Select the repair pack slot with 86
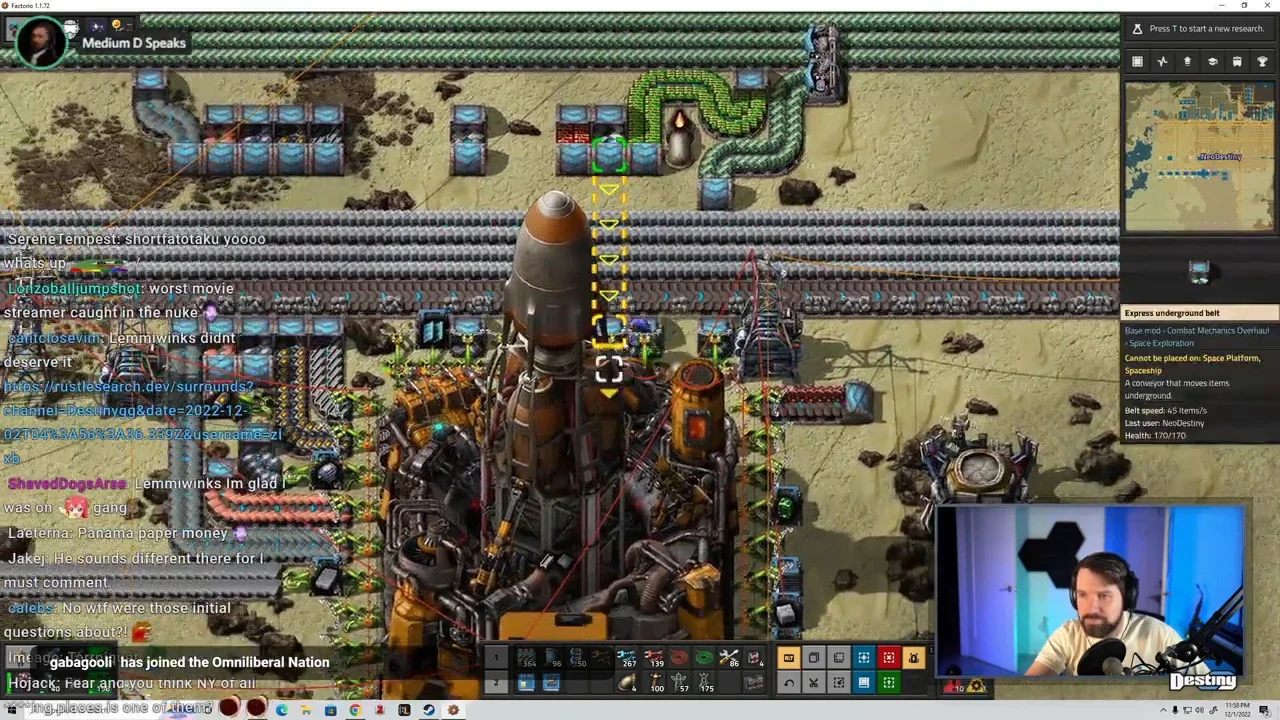 (x=730, y=658)
